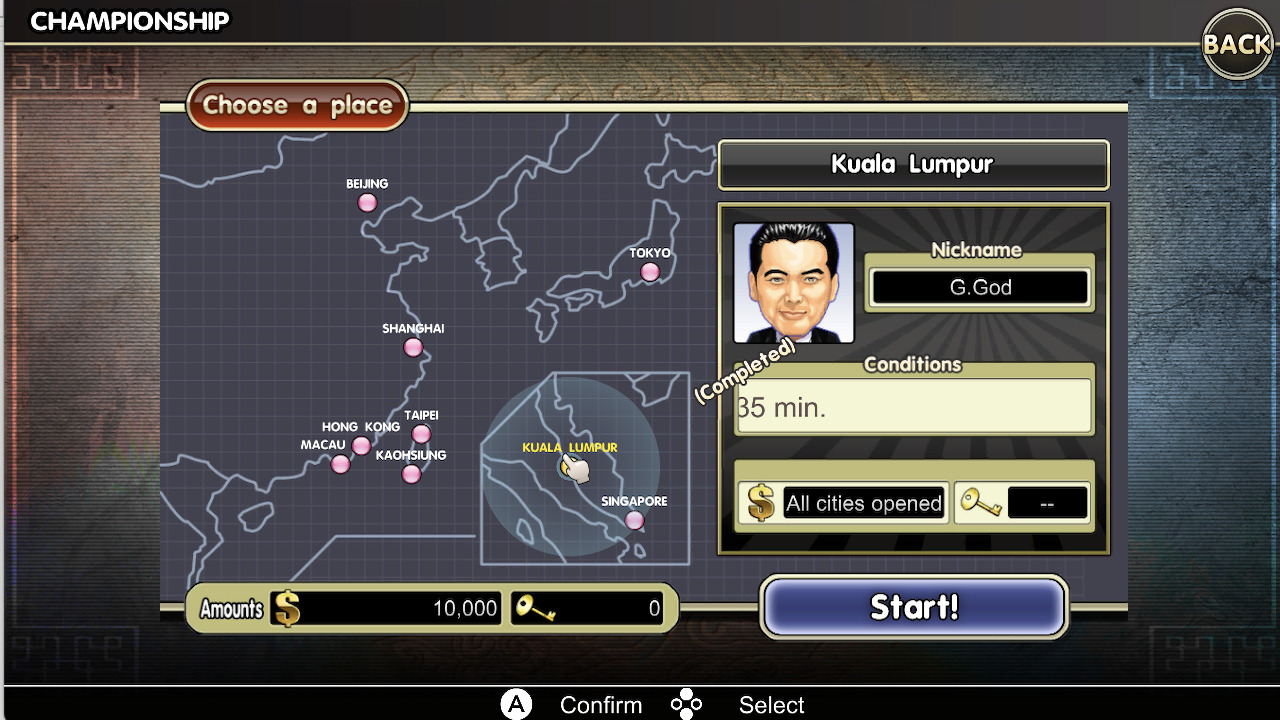Click the G.God nickname field
Viewport: 1280px width, 720px height.
pos(978,287)
